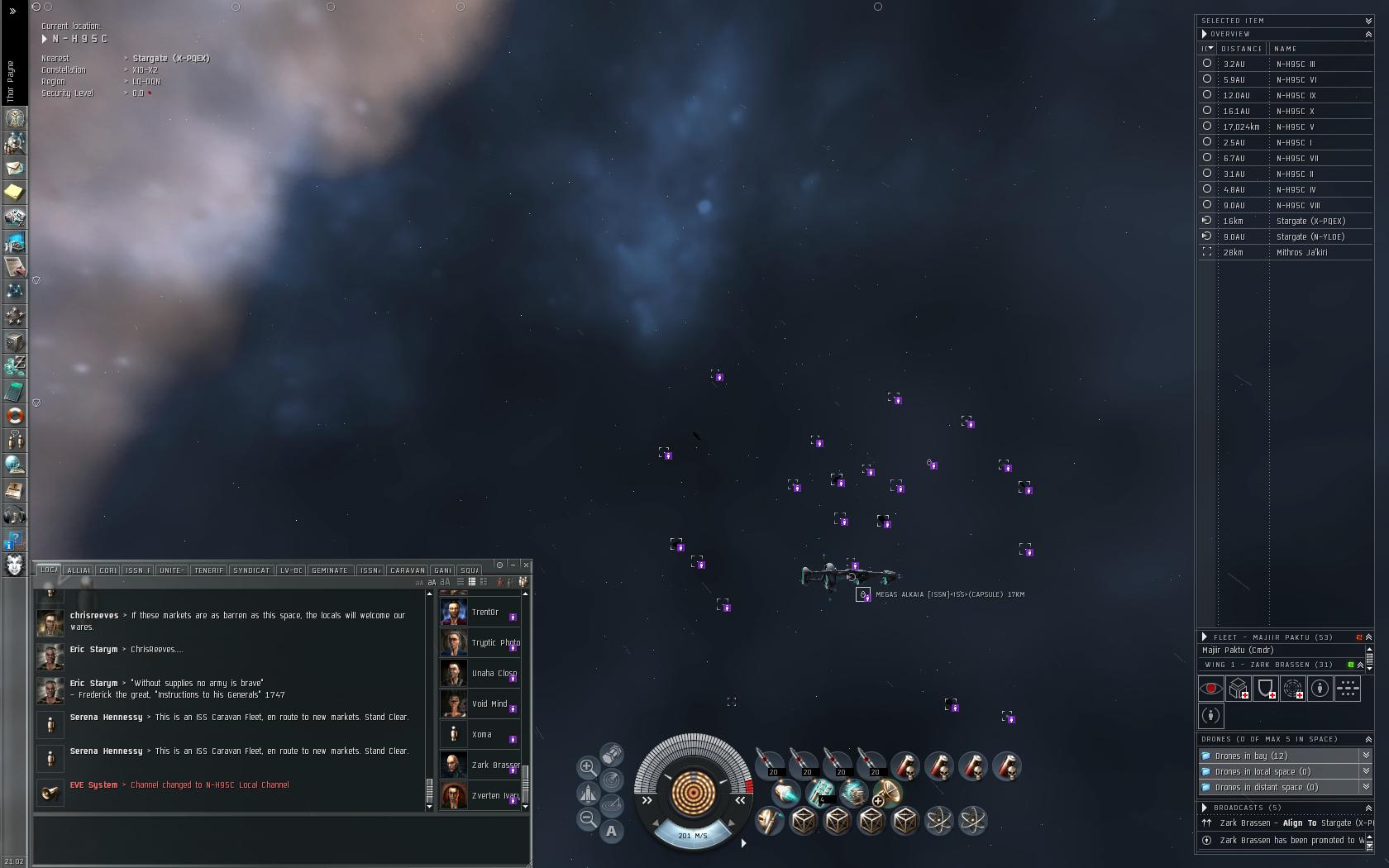Viewport: 1389px width, 868px height.
Task: Select Mithros Ja'kiri in the overview list
Action: point(1301,252)
